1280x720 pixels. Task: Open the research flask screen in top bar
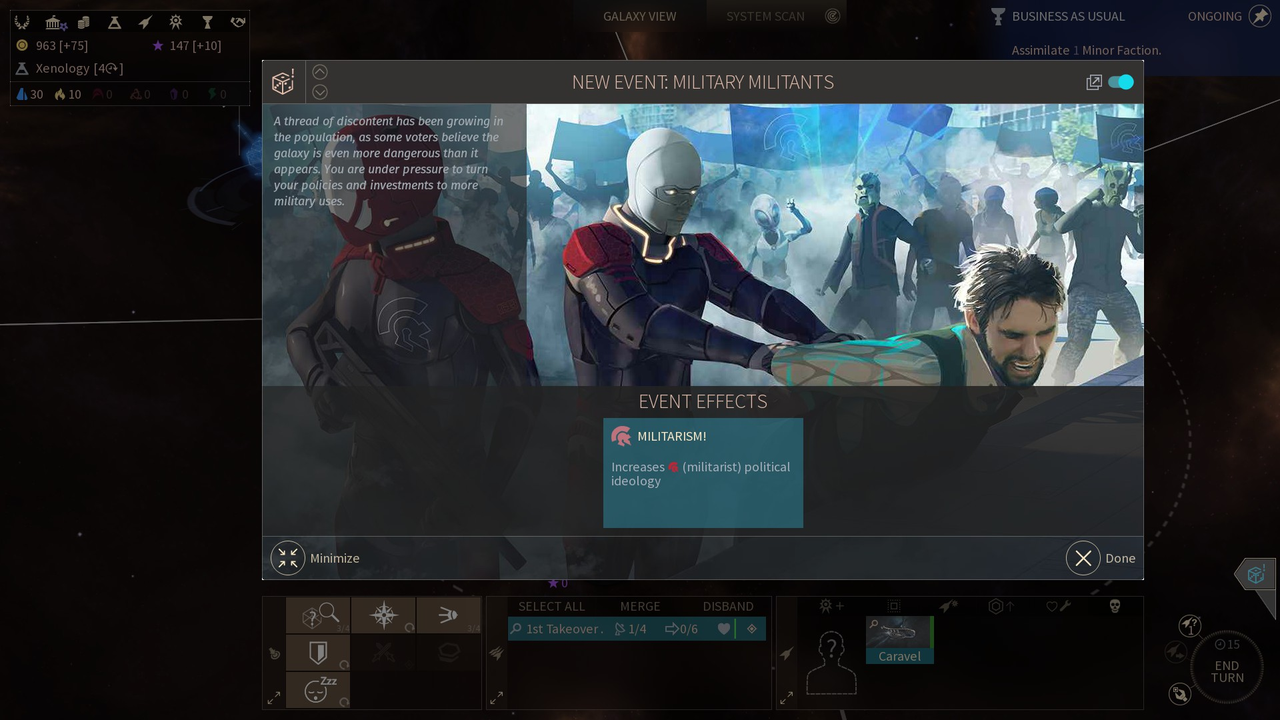click(x=114, y=22)
